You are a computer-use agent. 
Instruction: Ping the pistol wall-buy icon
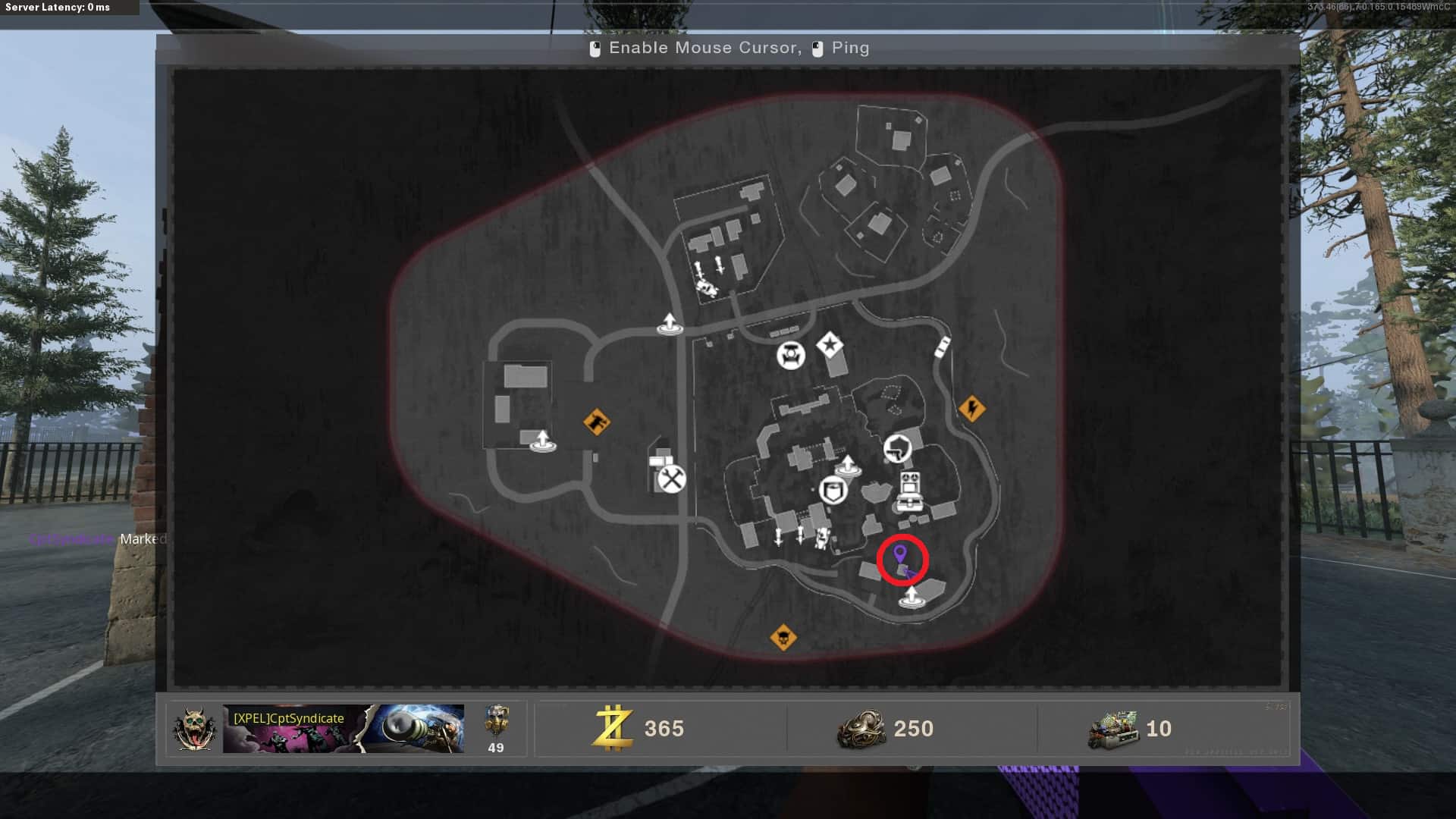[897, 449]
